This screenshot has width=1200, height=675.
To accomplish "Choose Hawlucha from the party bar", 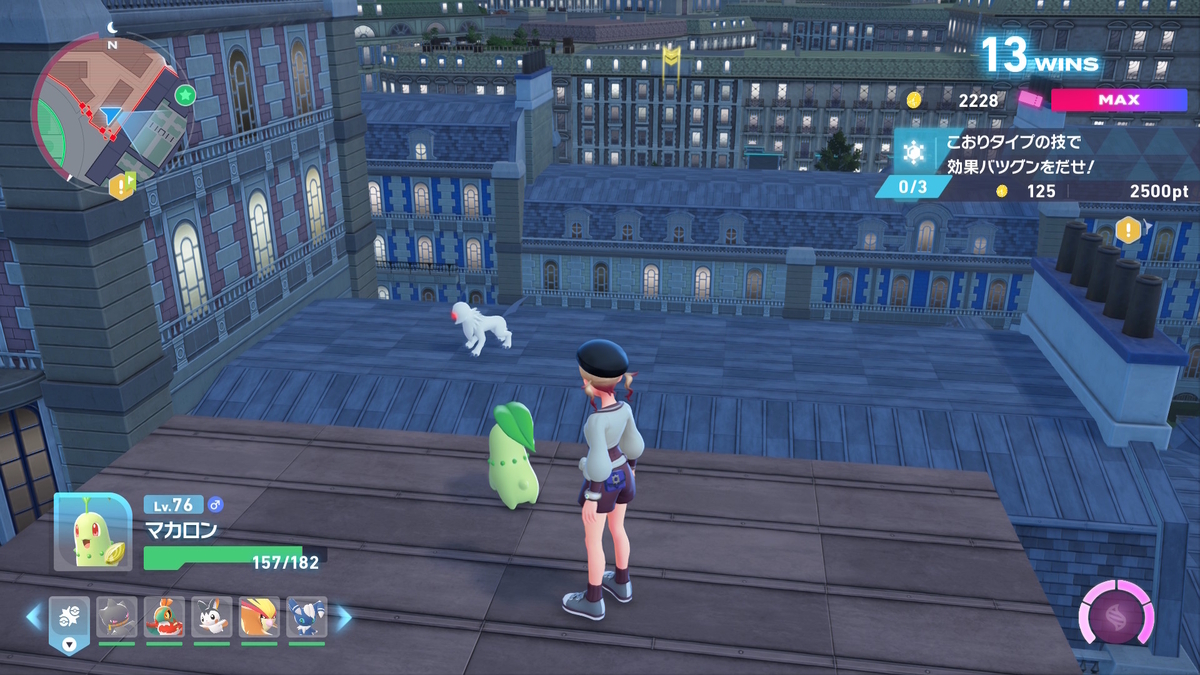I will tap(164, 618).
